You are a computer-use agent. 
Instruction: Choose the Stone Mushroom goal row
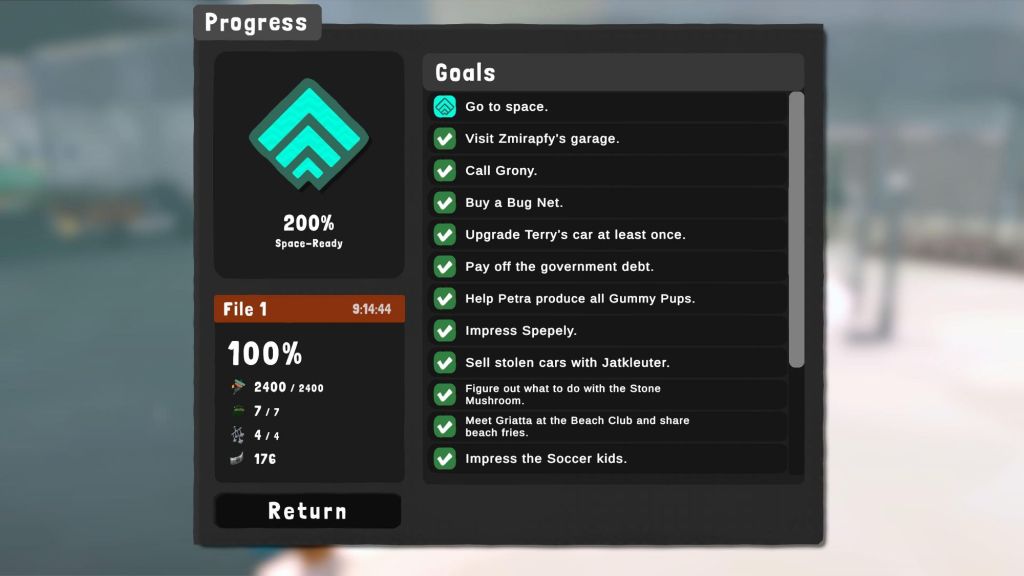608,395
